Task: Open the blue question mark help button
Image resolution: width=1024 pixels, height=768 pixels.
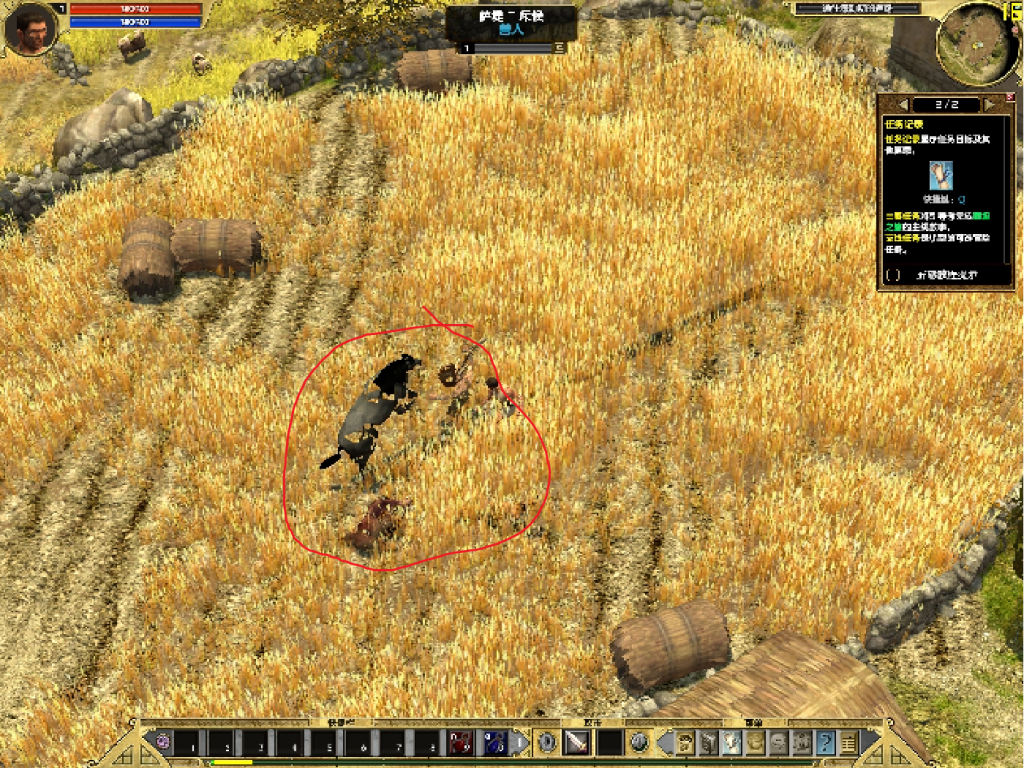Action: 826,743
